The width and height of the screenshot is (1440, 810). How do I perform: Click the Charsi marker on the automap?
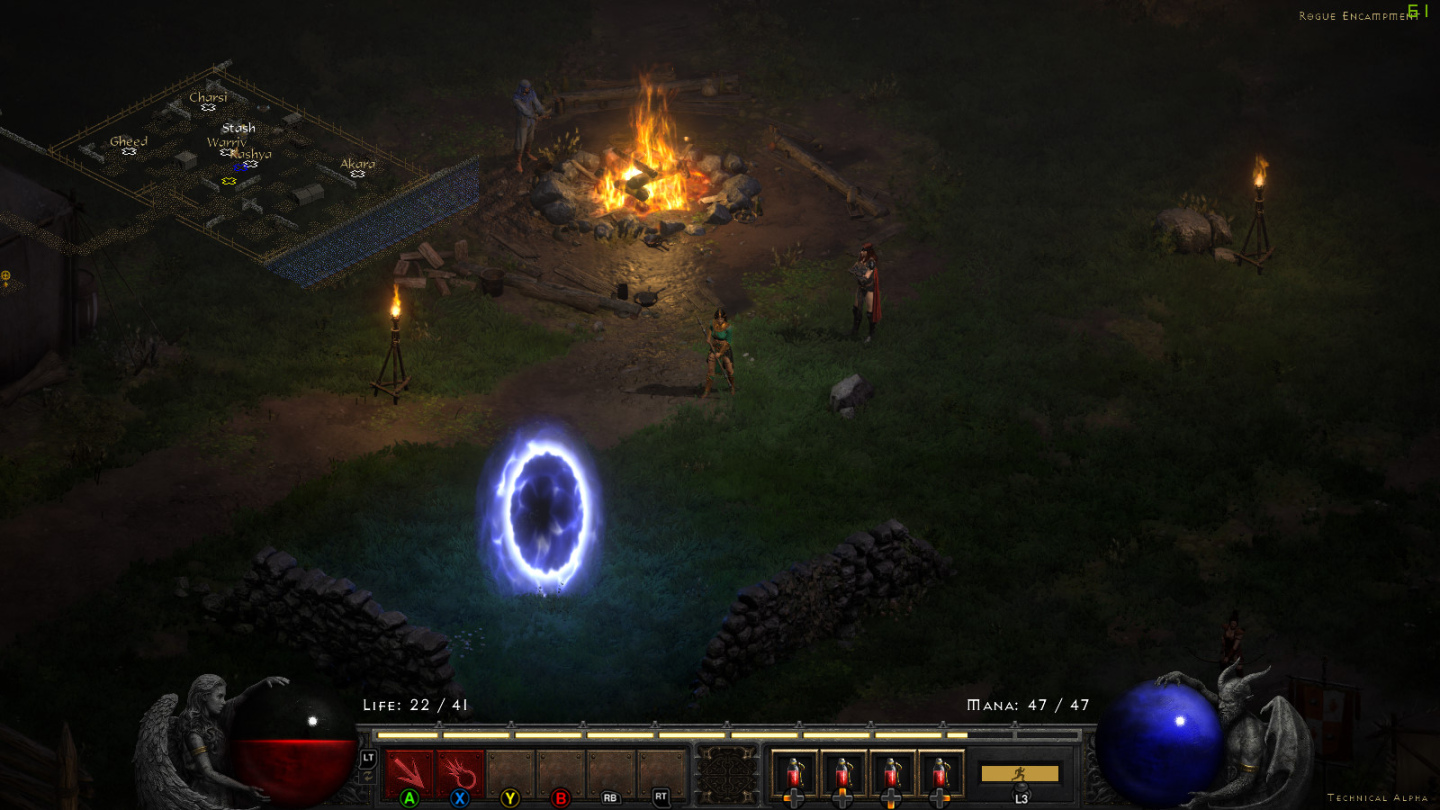coord(208,107)
